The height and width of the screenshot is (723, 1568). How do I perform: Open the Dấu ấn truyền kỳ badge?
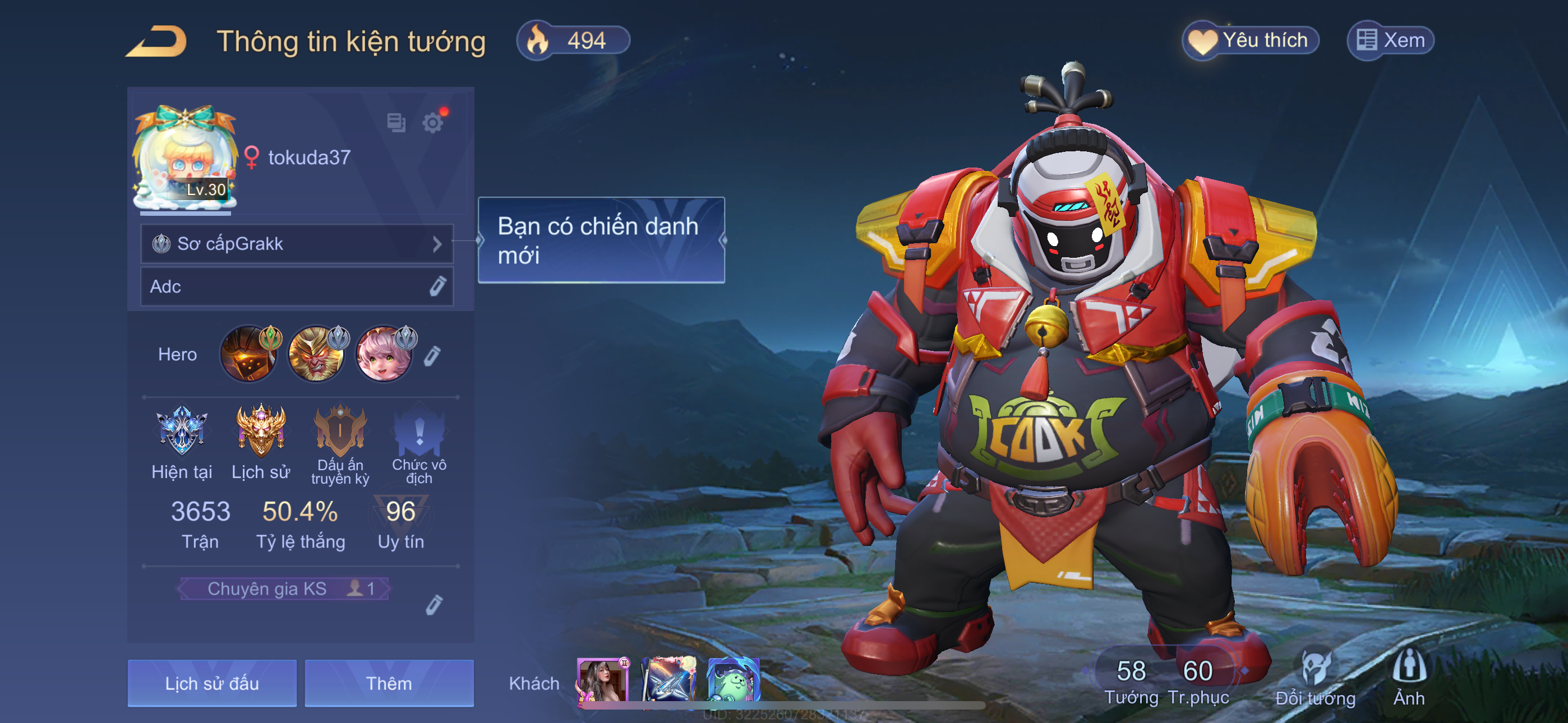[340, 432]
